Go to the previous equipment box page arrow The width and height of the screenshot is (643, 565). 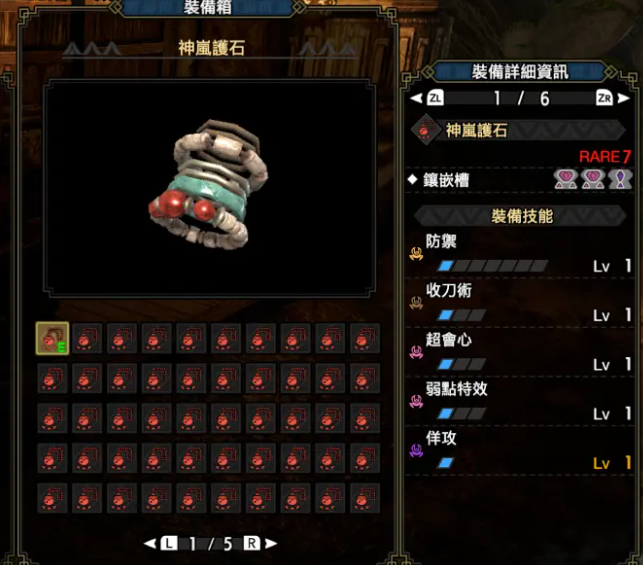tap(150, 543)
